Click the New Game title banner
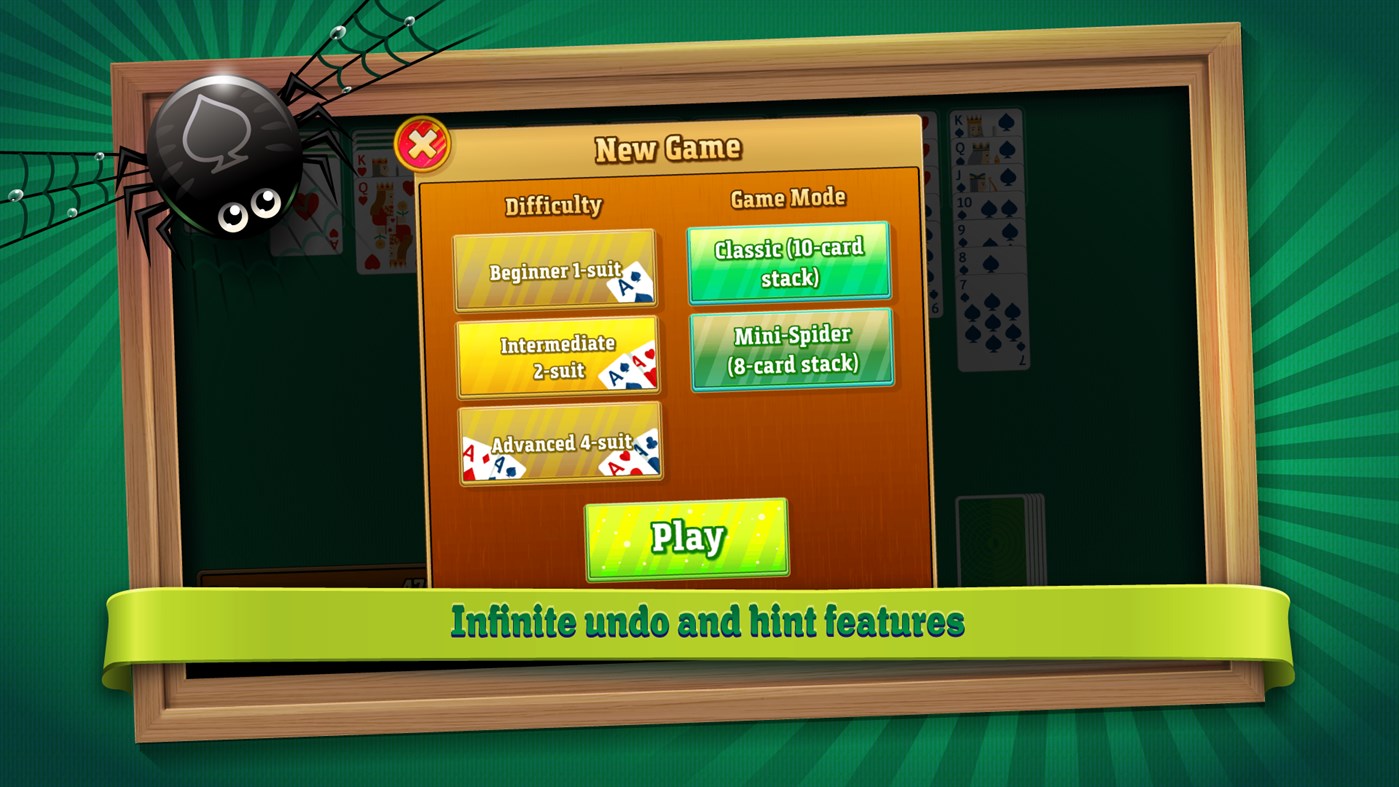 [x=668, y=146]
